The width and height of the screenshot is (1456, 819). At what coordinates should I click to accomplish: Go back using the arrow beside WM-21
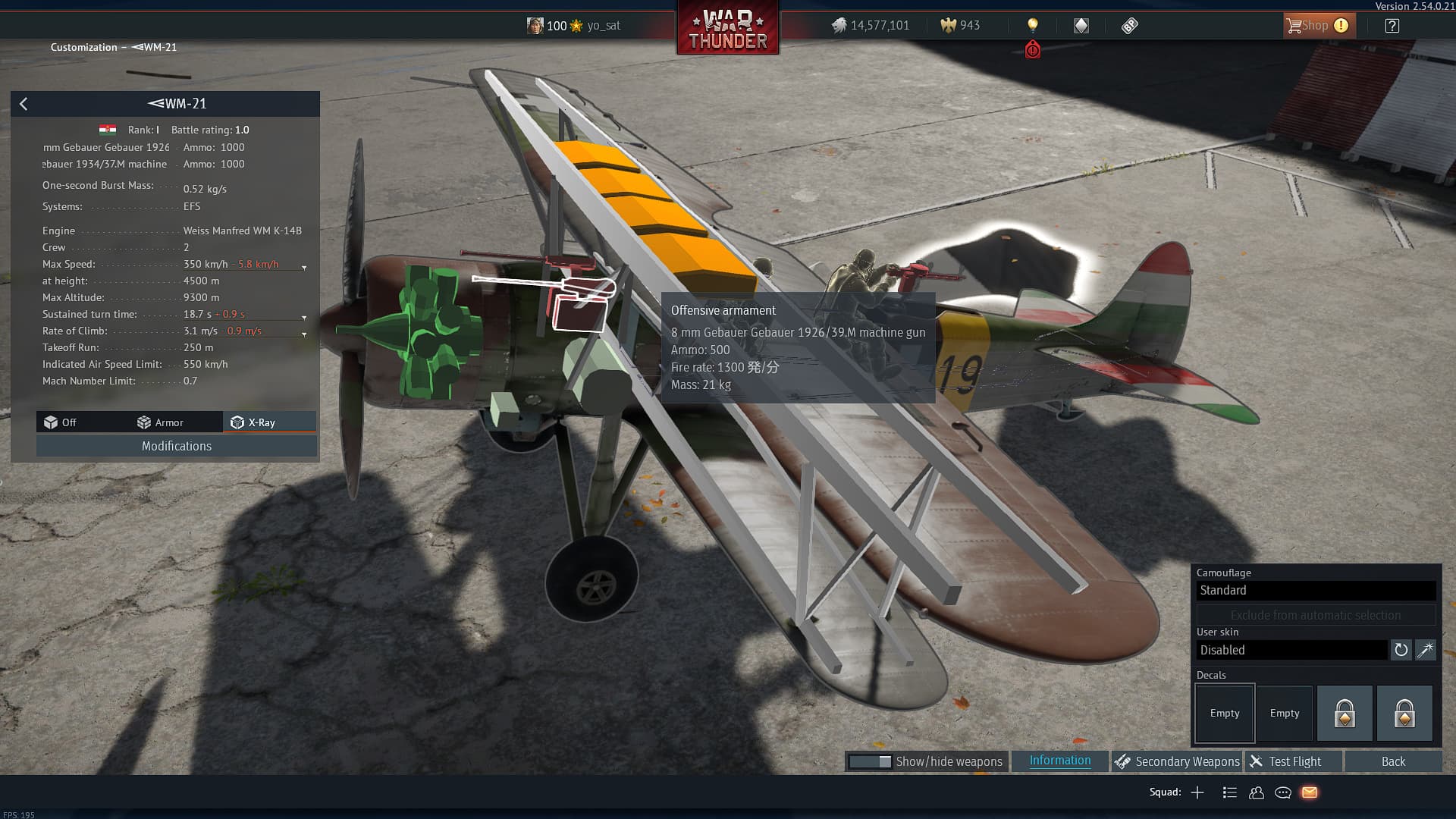point(24,104)
